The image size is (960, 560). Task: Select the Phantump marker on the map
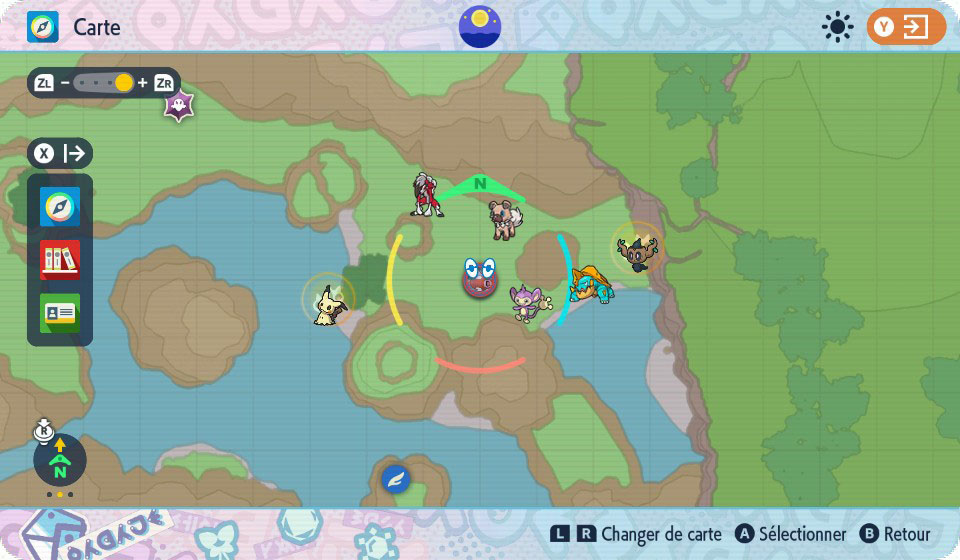(x=637, y=249)
